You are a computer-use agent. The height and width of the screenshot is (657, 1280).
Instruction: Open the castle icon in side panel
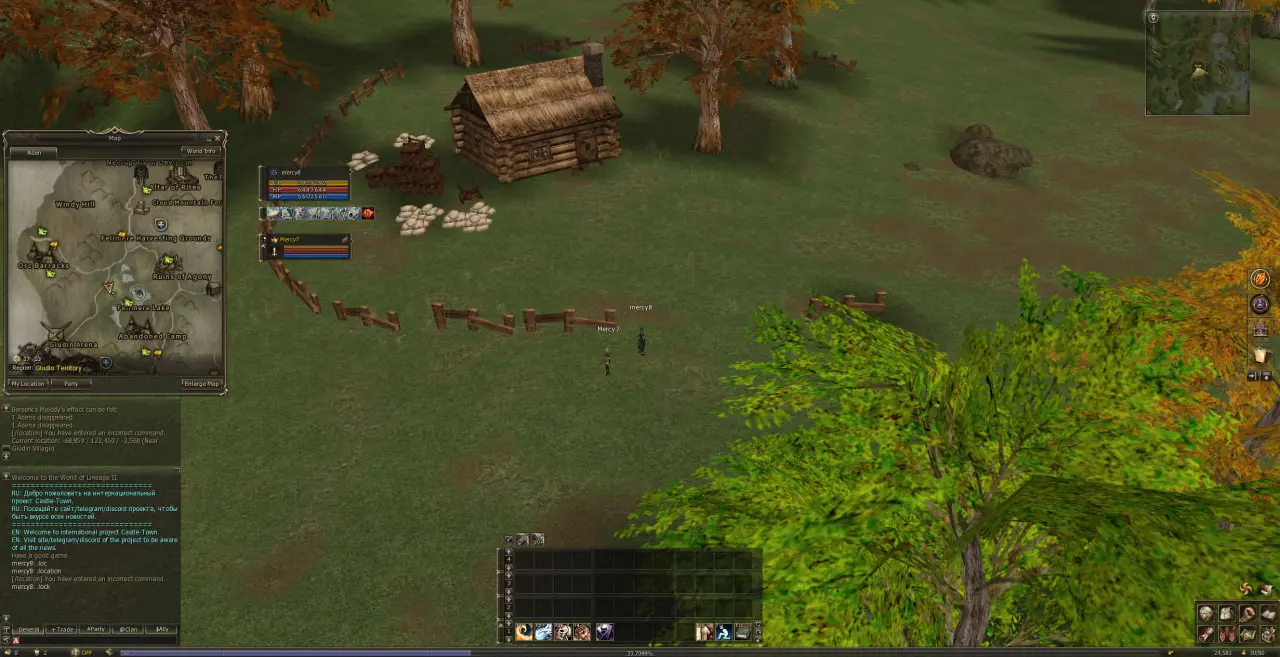(x=1260, y=329)
